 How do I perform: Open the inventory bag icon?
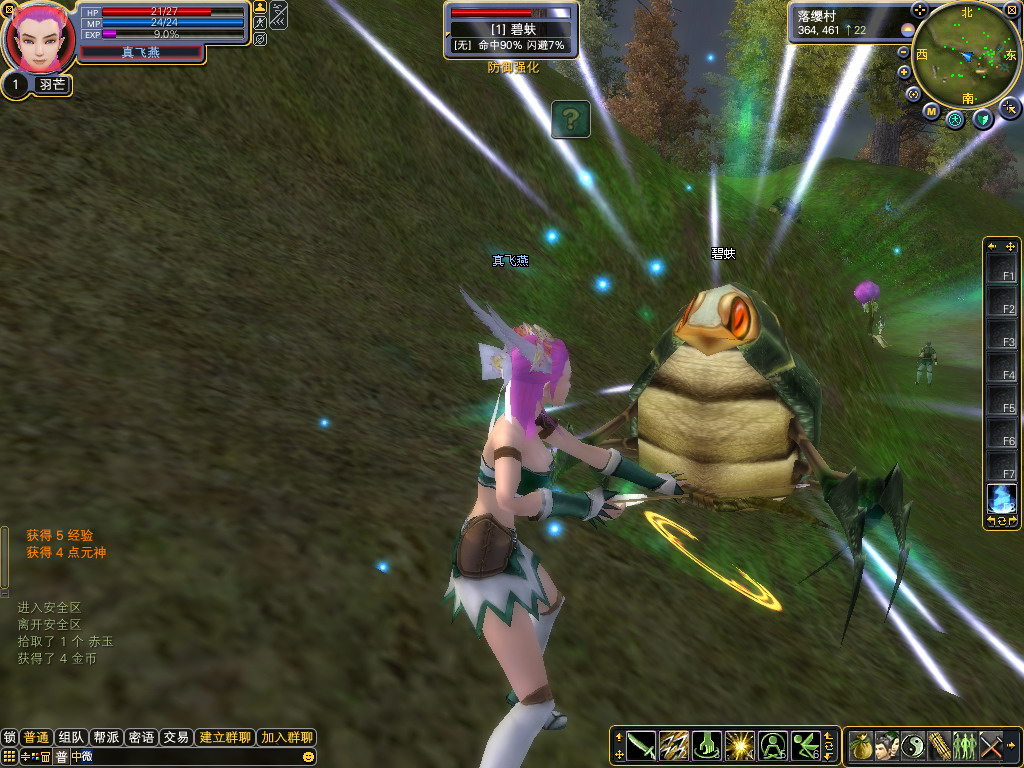(861, 745)
